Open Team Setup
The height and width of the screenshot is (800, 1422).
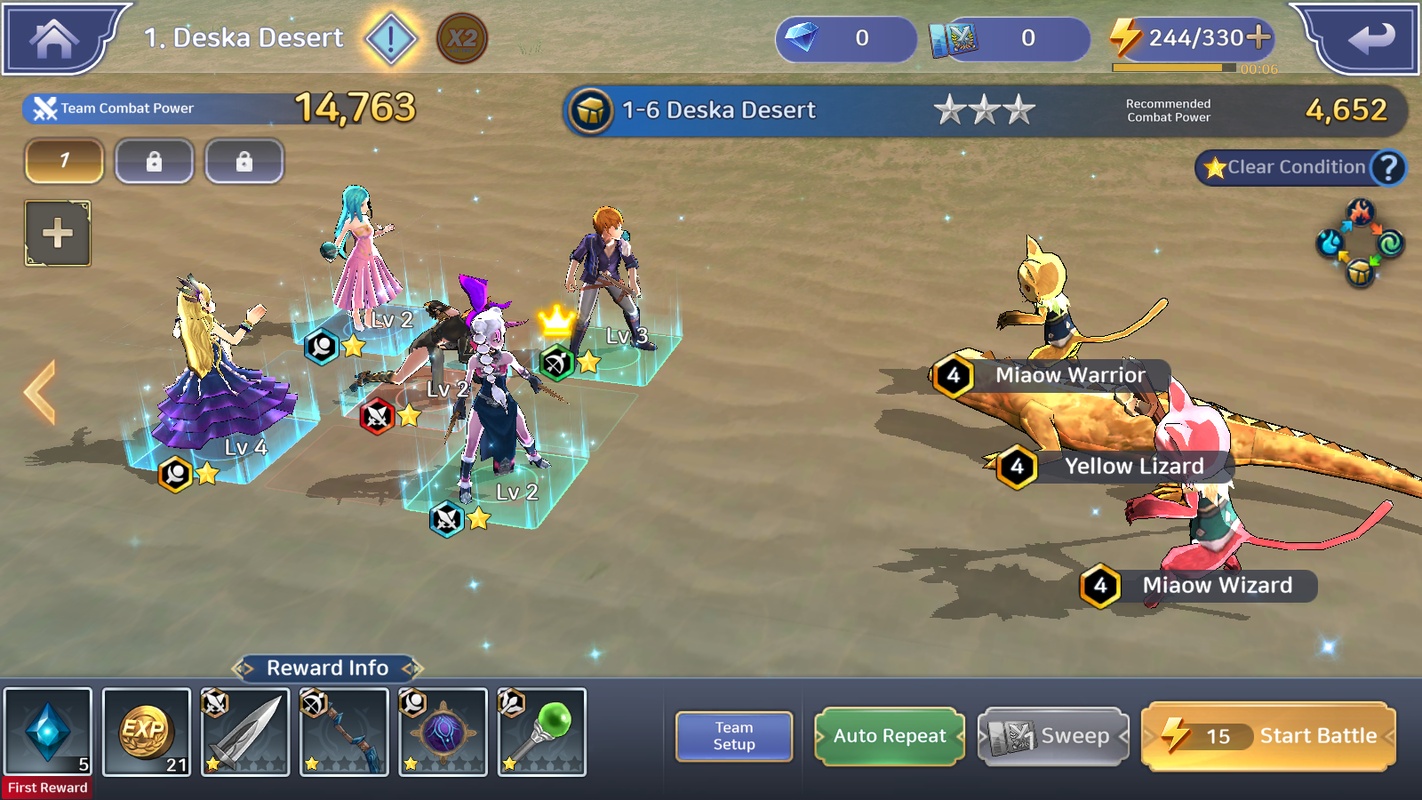(734, 736)
